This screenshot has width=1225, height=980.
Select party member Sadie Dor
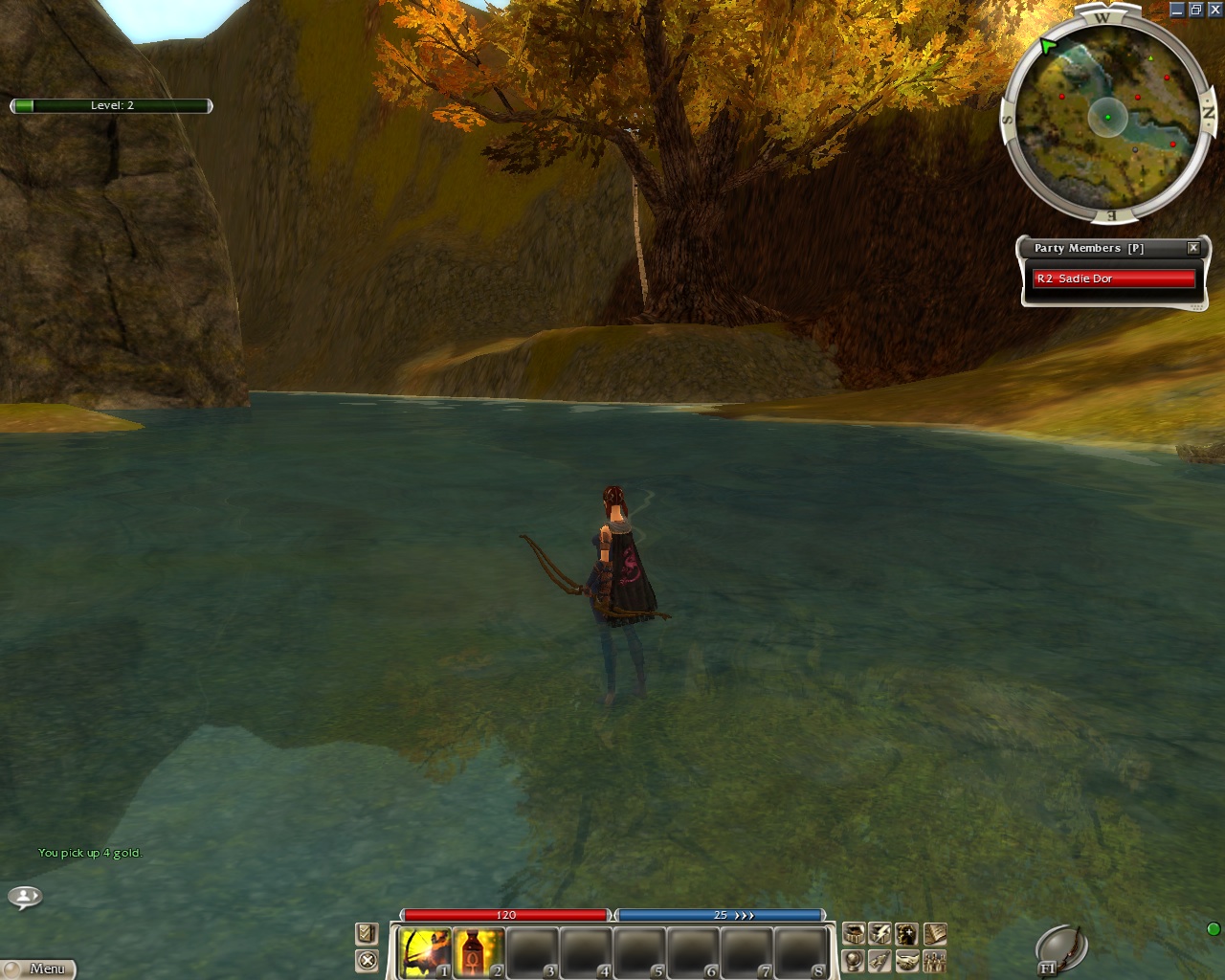point(1114,278)
